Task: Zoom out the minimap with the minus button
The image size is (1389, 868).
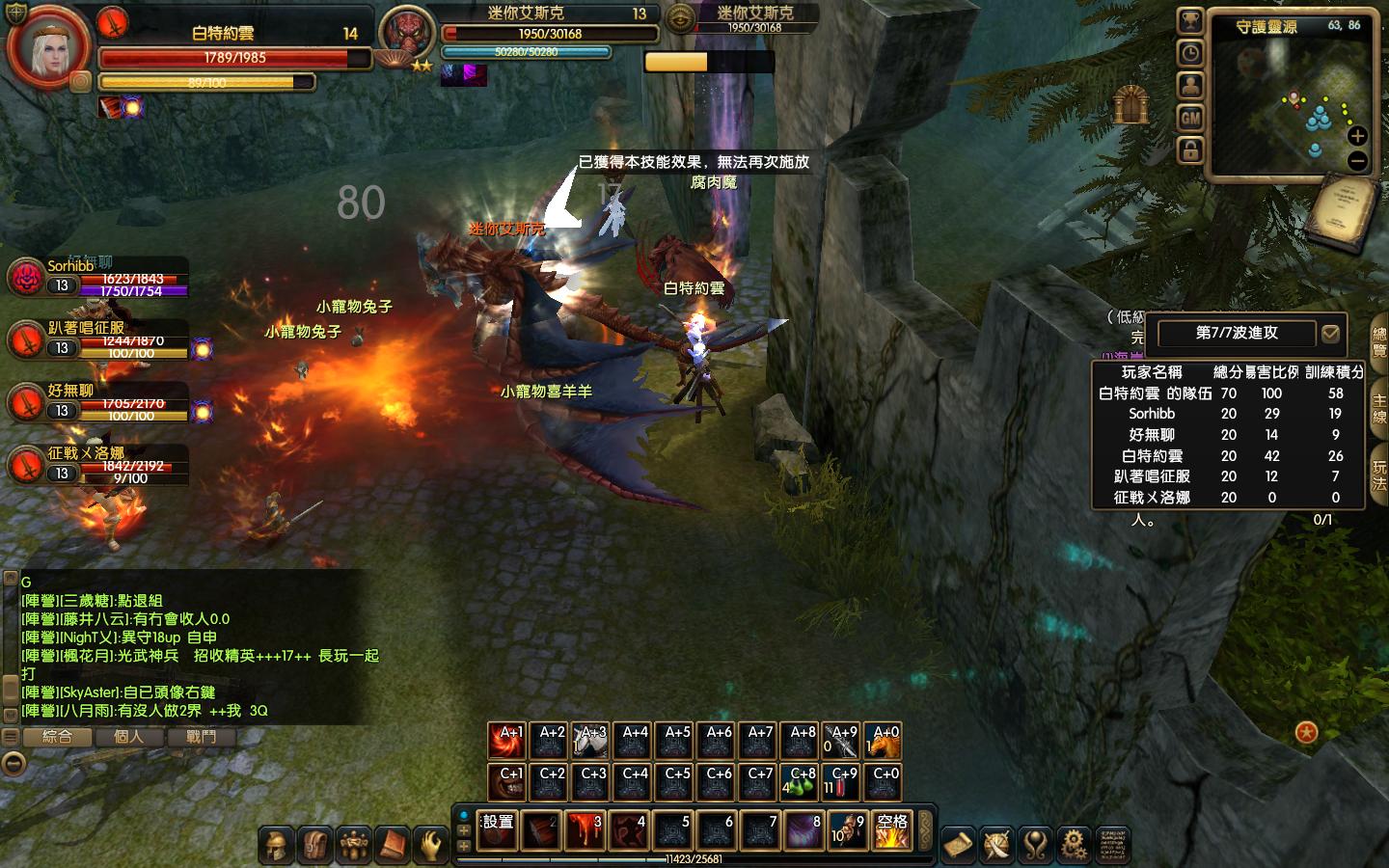Action: [x=1357, y=161]
